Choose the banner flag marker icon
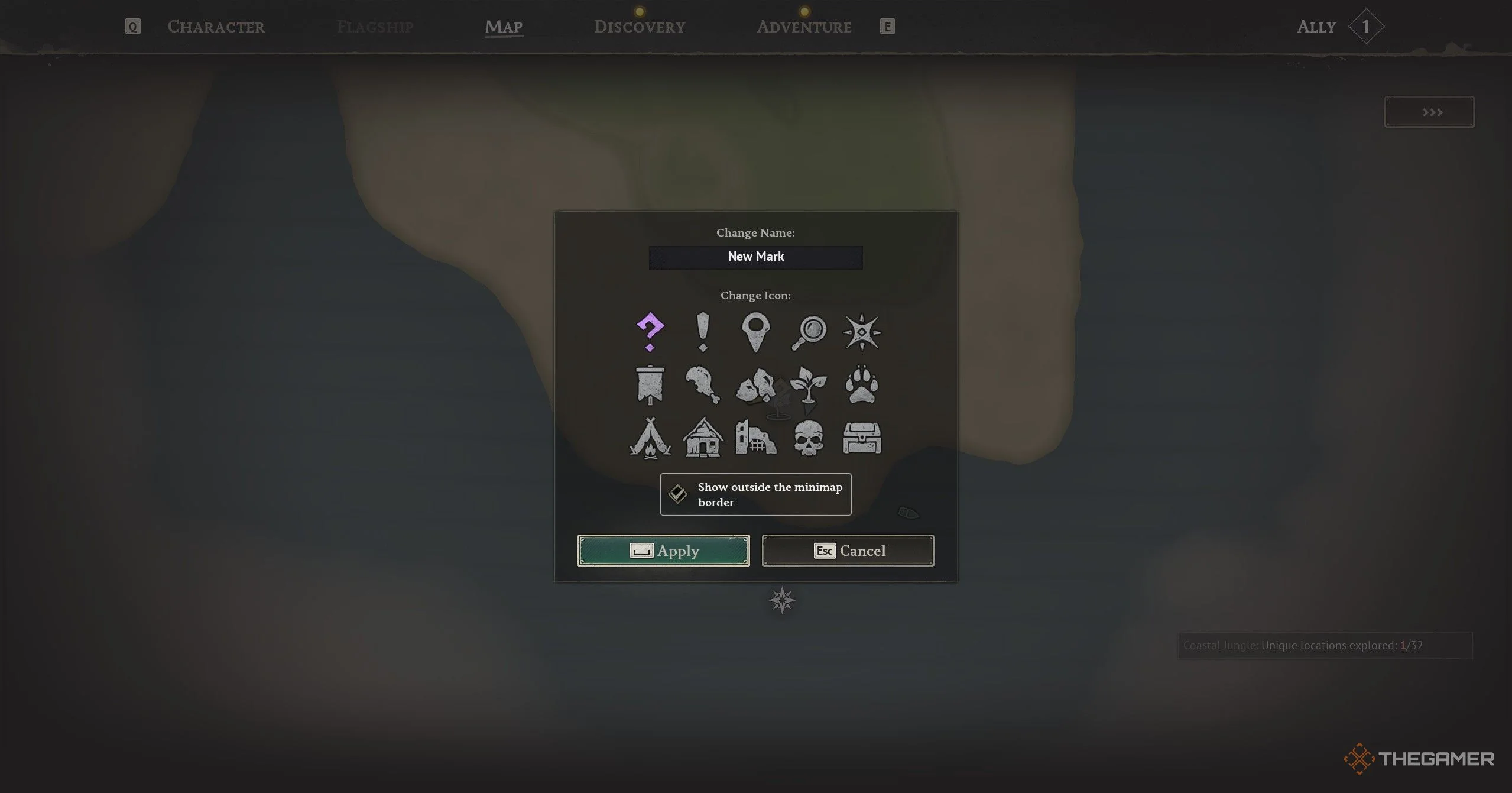The image size is (1512, 793). [650, 386]
